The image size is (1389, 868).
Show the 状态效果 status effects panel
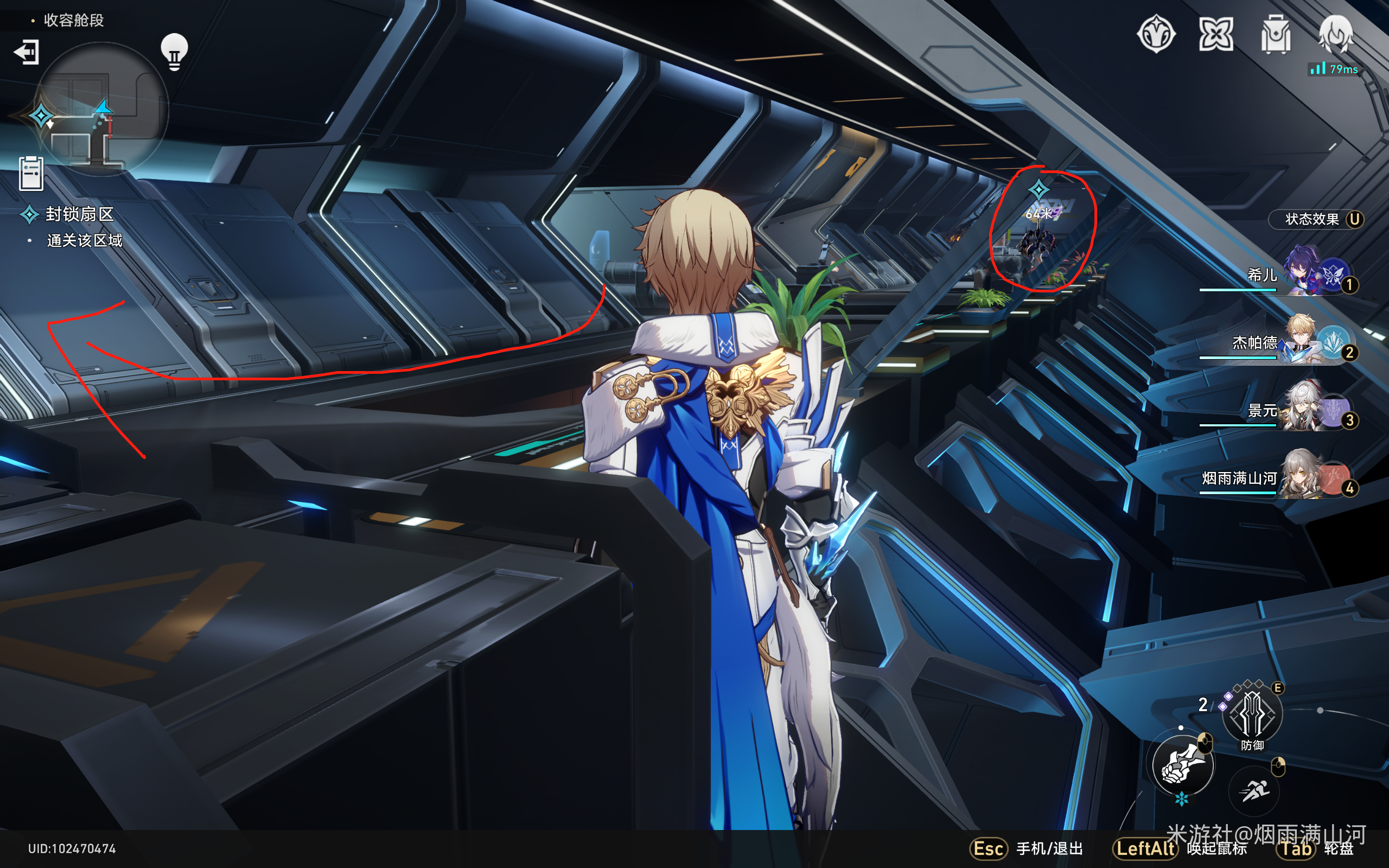point(1315,219)
